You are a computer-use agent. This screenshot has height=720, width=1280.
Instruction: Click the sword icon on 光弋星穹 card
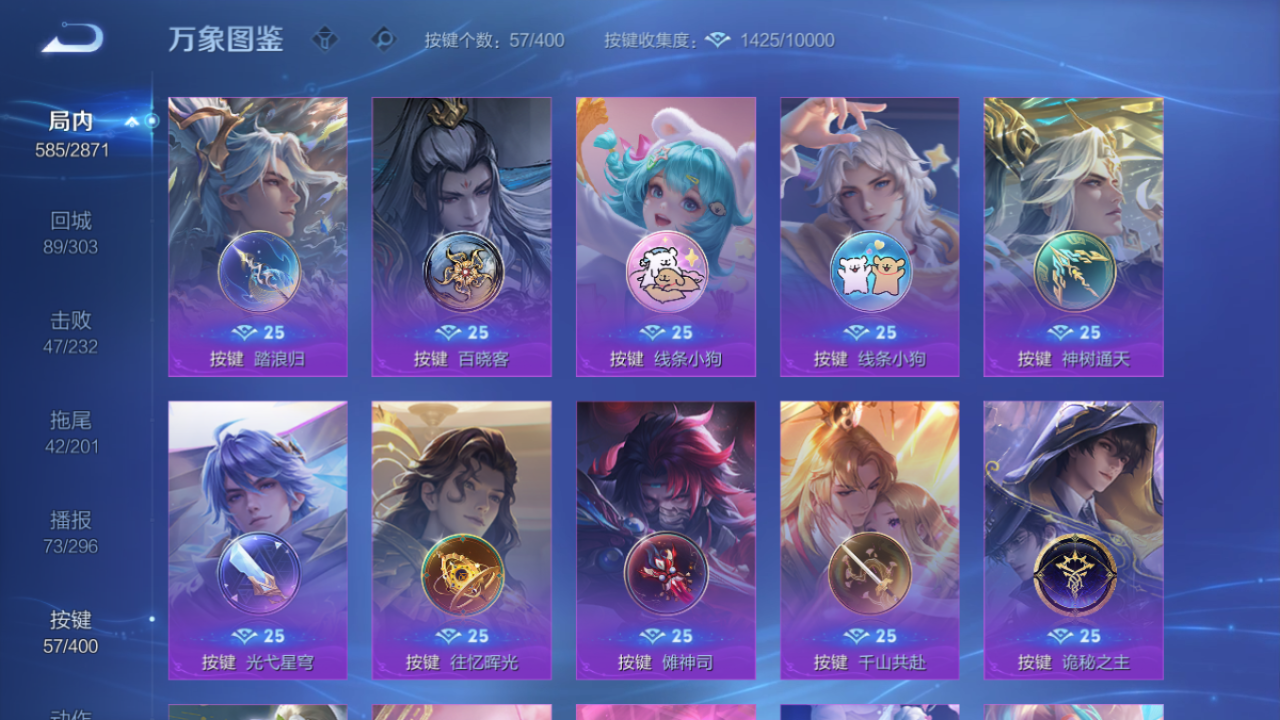point(257,575)
